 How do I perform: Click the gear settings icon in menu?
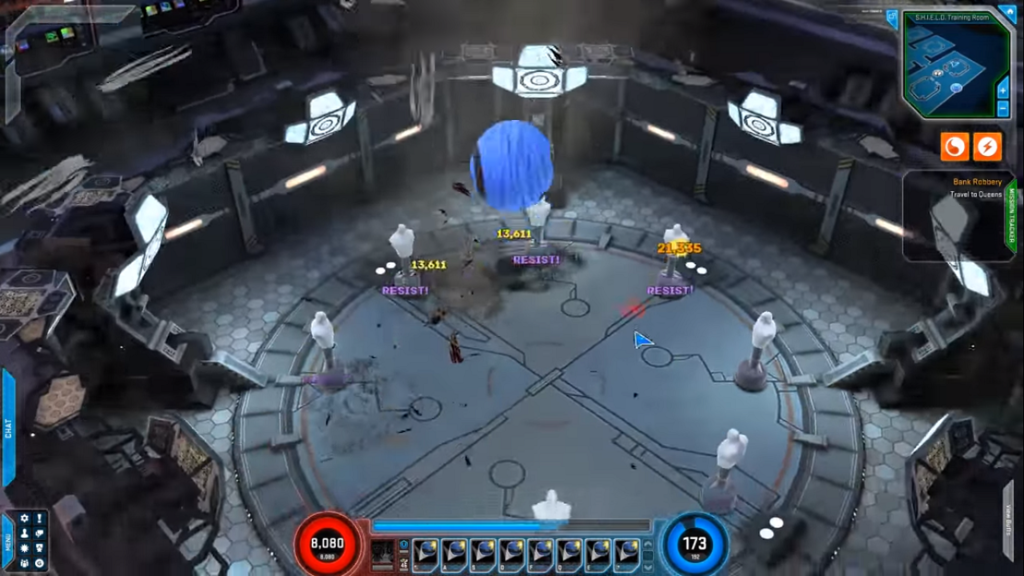pos(24,518)
